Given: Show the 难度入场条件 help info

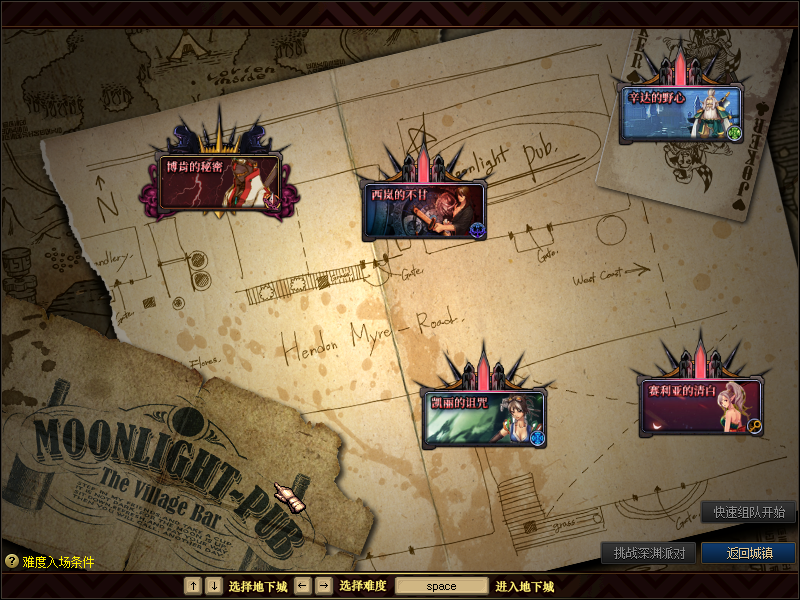Looking at the screenshot, I should (x=50, y=562).
